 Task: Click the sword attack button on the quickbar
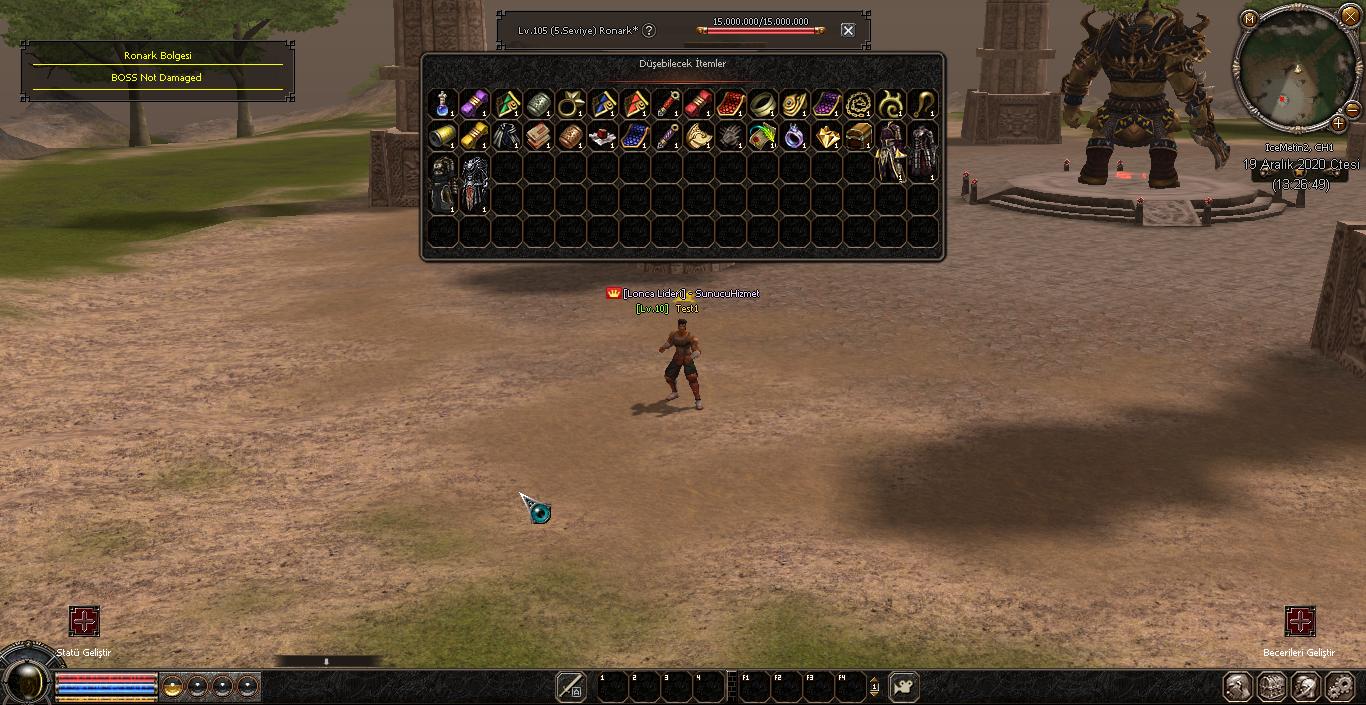coord(571,686)
